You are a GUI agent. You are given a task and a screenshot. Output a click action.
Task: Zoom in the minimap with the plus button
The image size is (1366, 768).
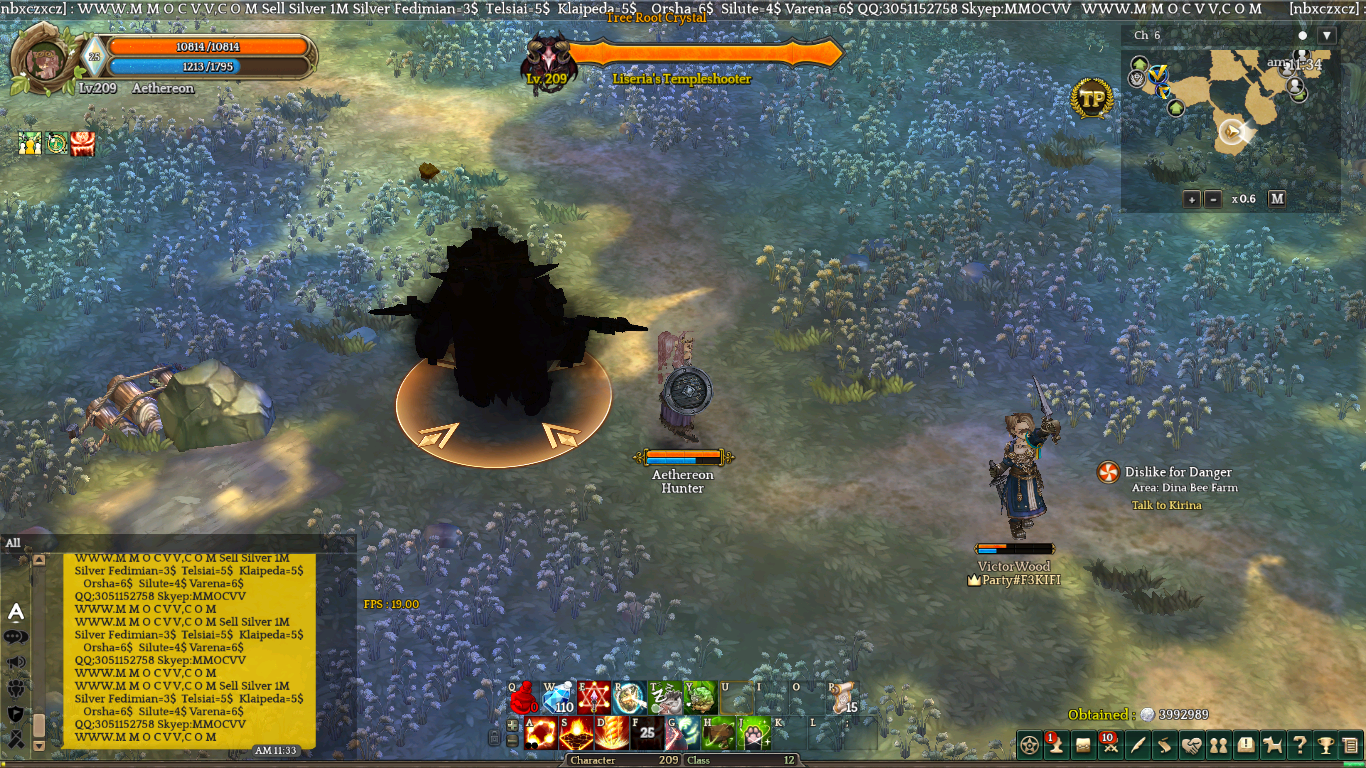coord(1192,199)
